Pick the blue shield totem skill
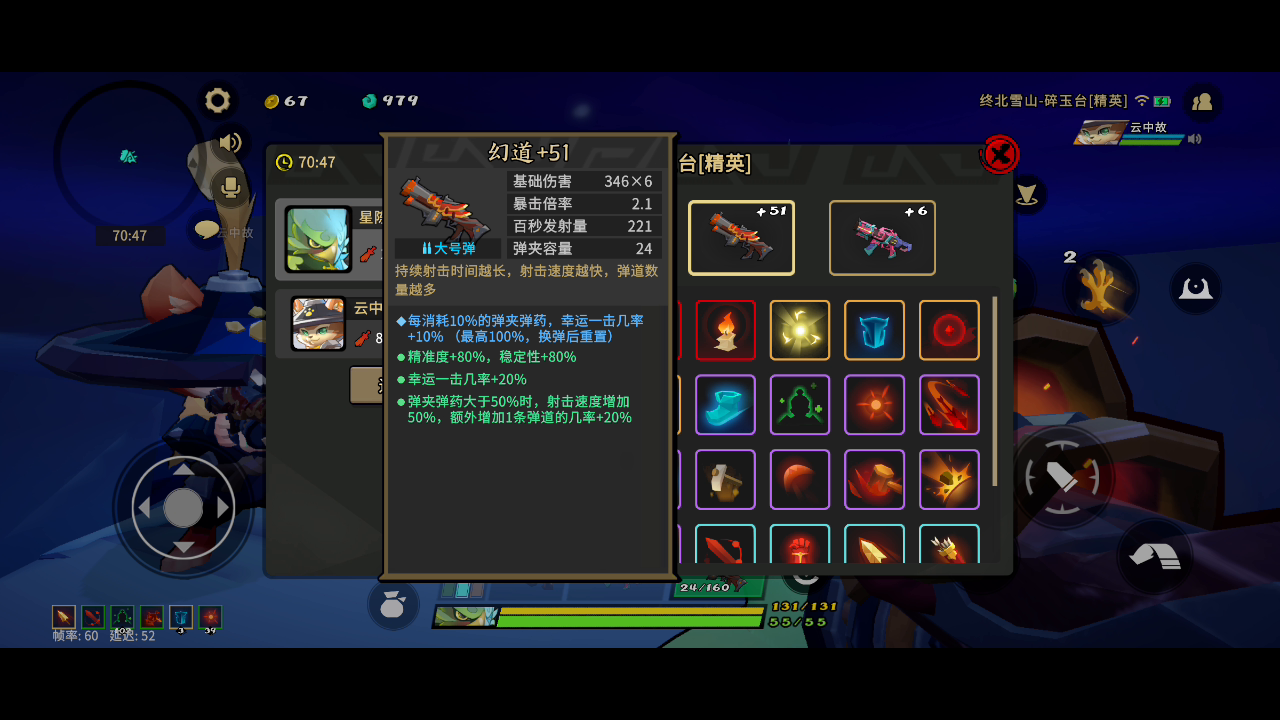The width and height of the screenshot is (1280, 720). tap(874, 330)
